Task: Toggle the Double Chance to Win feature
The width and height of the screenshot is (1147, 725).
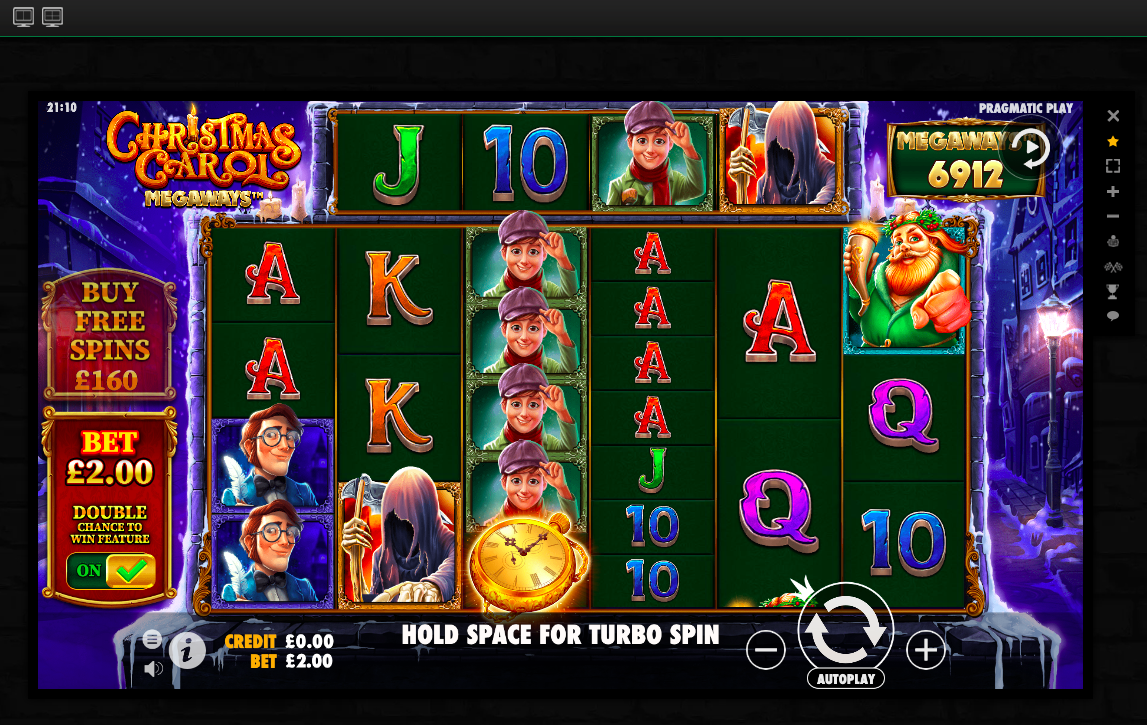Action: [x=109, y=571]
